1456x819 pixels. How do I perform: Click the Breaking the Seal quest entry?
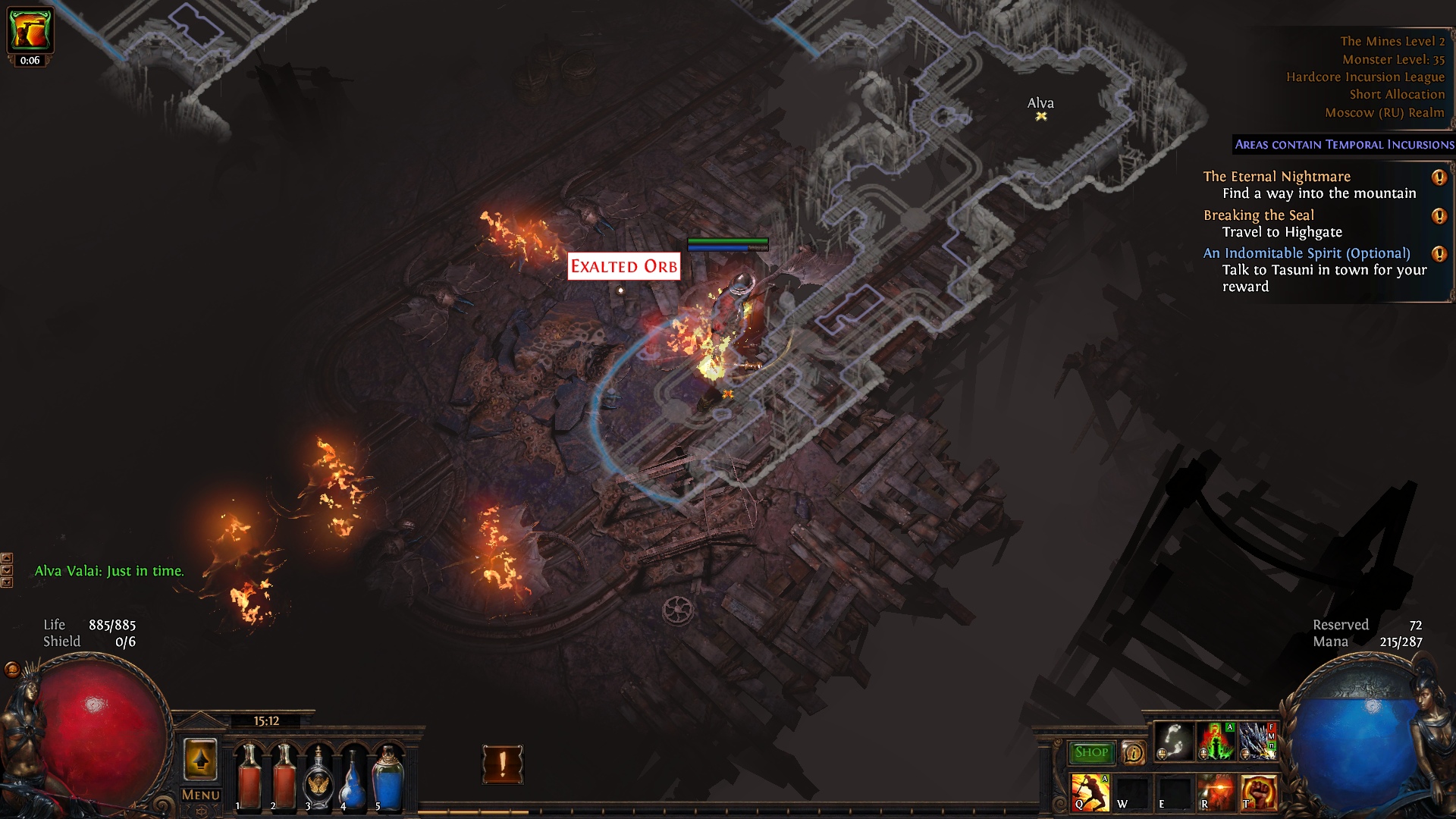pos(1259,215)
